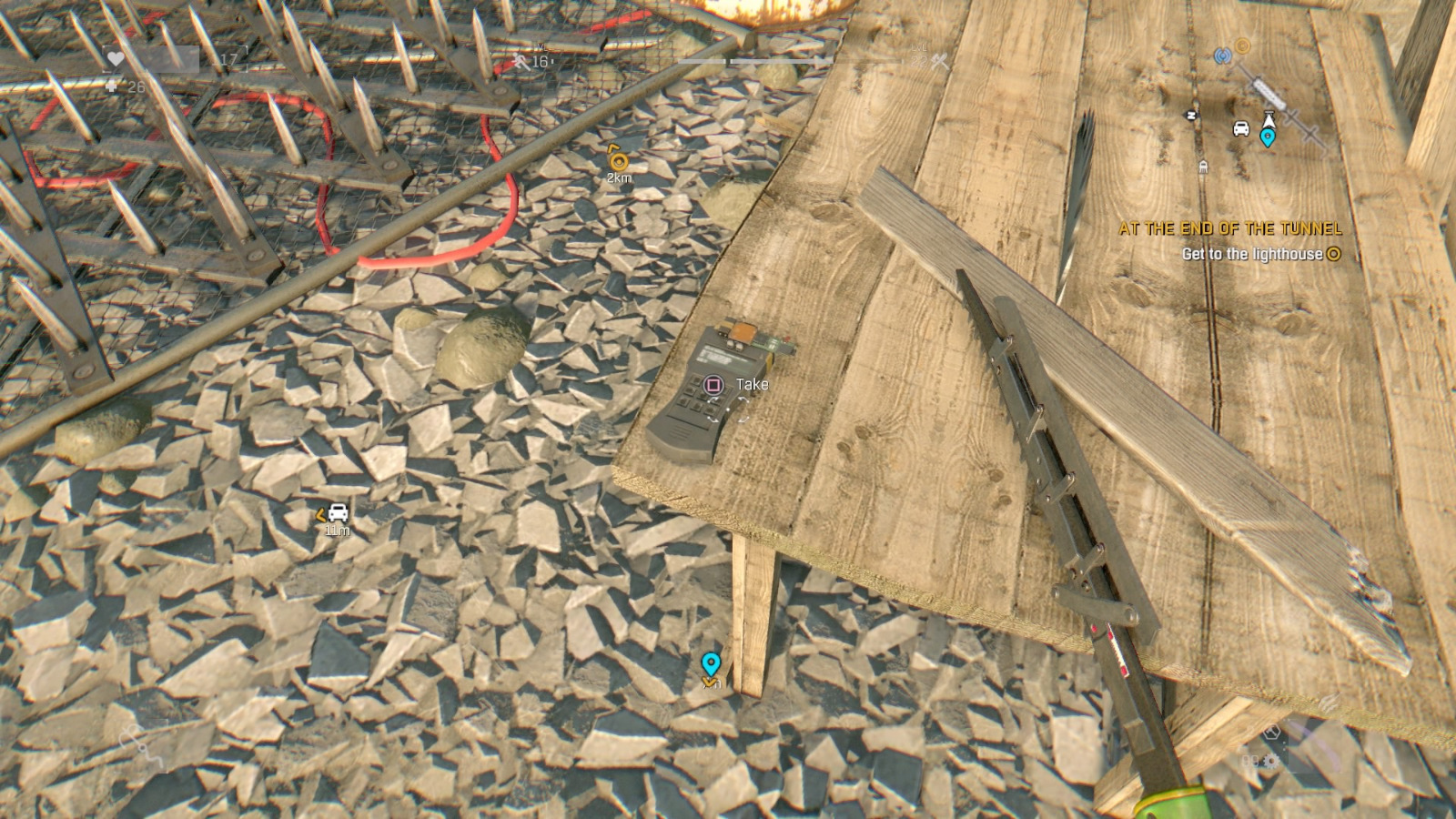Screen dimensions: 1456x819
Task: Click the heart icon on the health bar
Action: coord(116,58)
